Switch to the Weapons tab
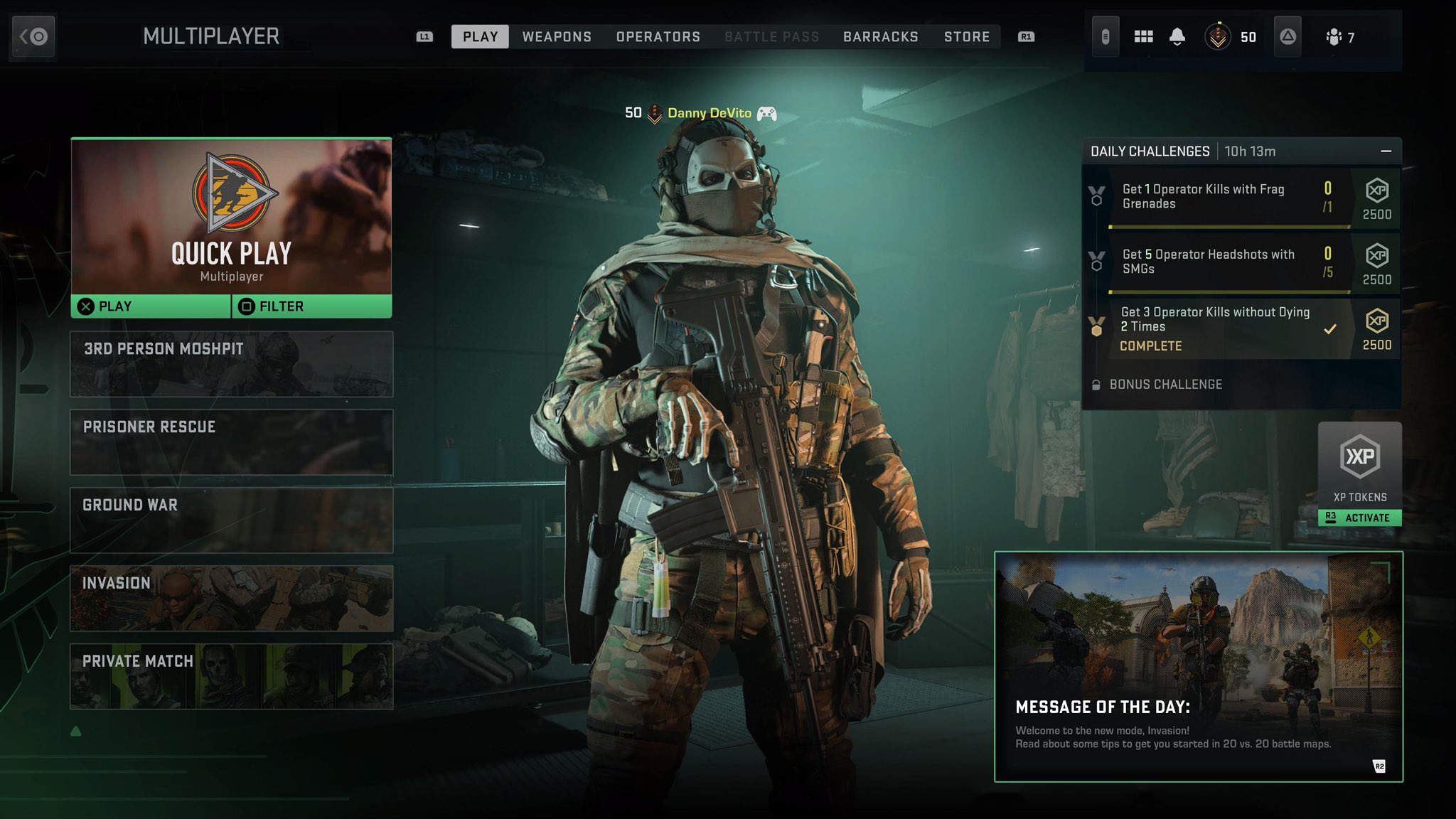The width and height of the screenshot is (1456, 819). pyautogui.click(x=557, y=36)
